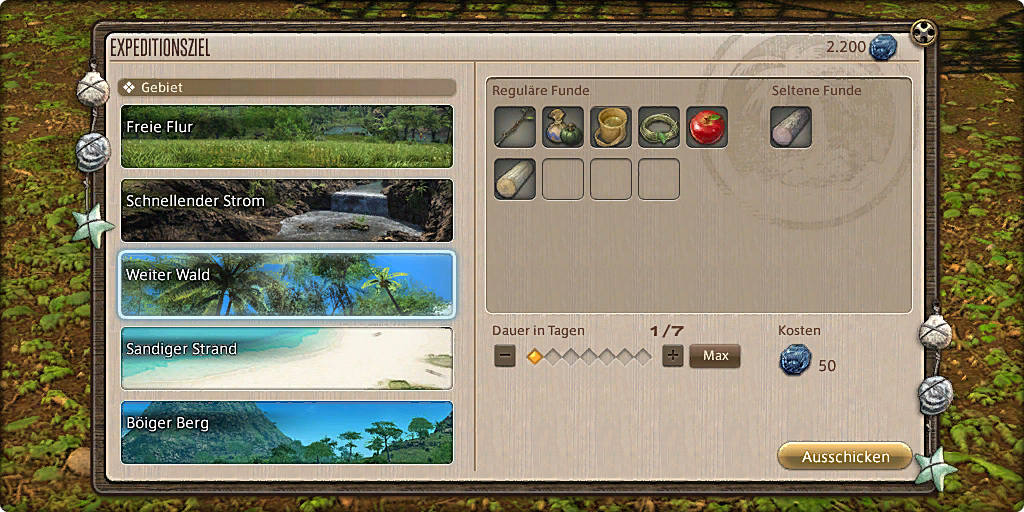Inspect the red apple item
Screen dimensions: 1024x512
[707, 127]
